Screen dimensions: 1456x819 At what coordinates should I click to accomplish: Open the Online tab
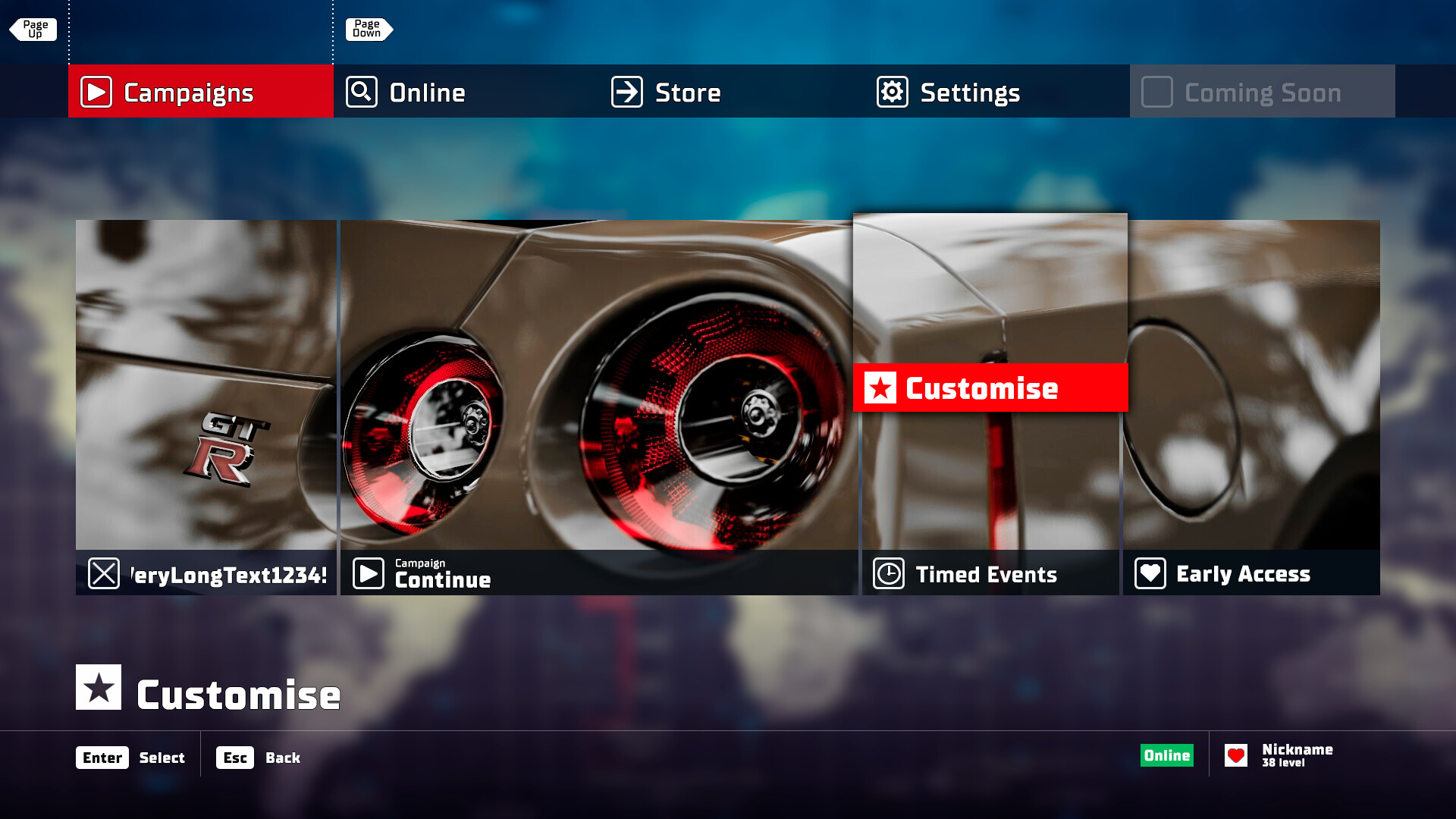point(466,92)
